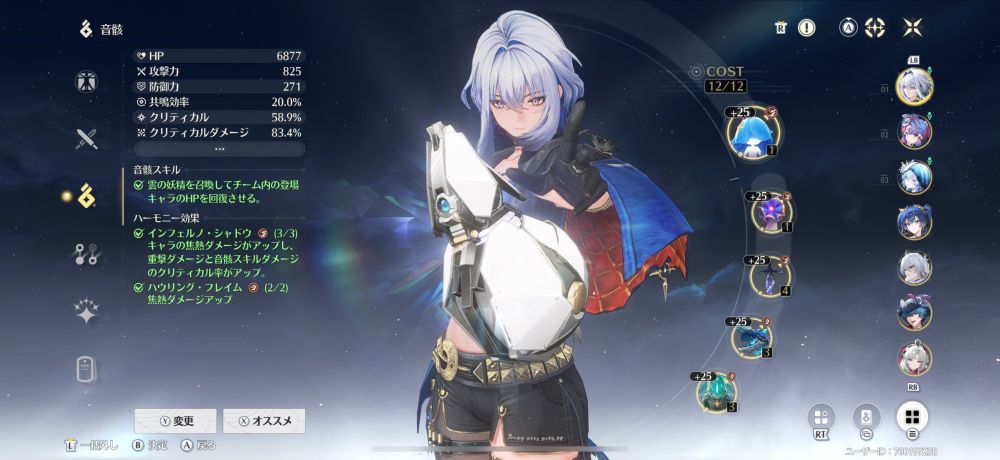
Task: Activate the four-squares grid view button
Action: [911, 417]
